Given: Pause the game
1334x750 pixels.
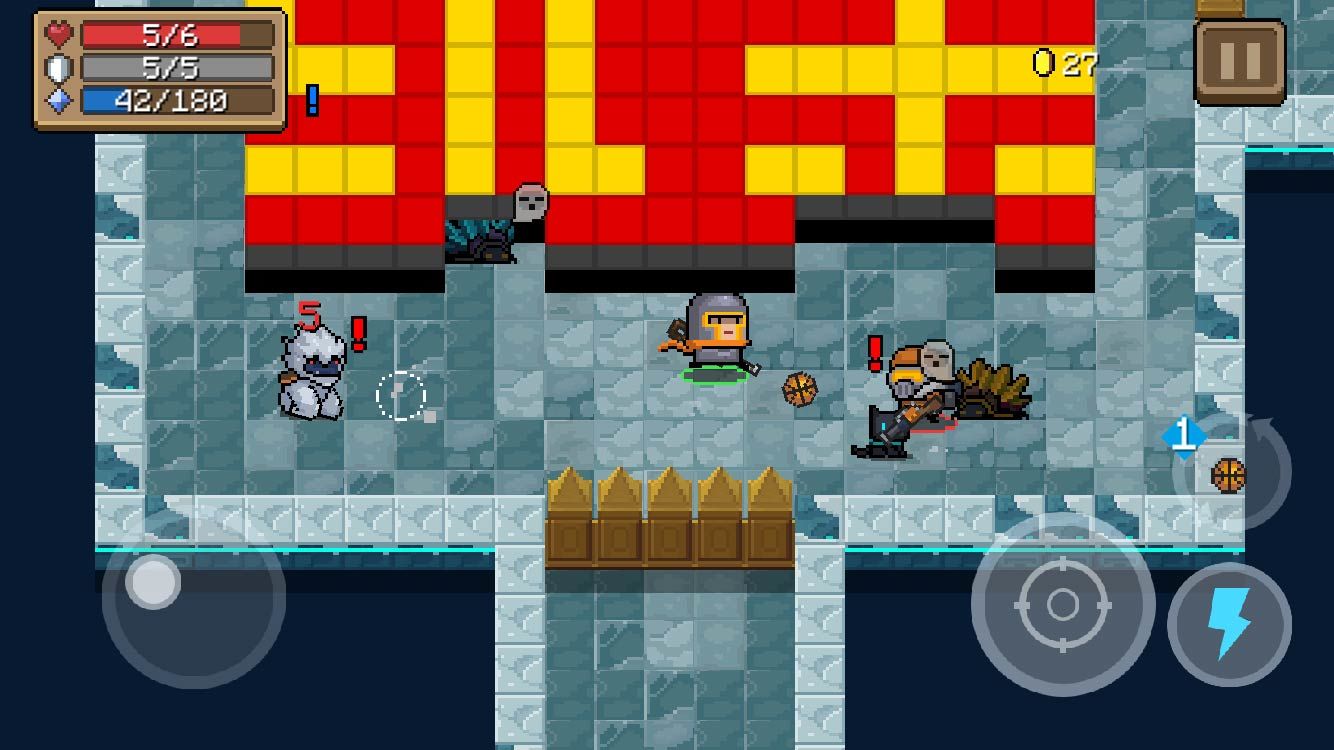Looking at the screenshot, I should (1239, 62).
